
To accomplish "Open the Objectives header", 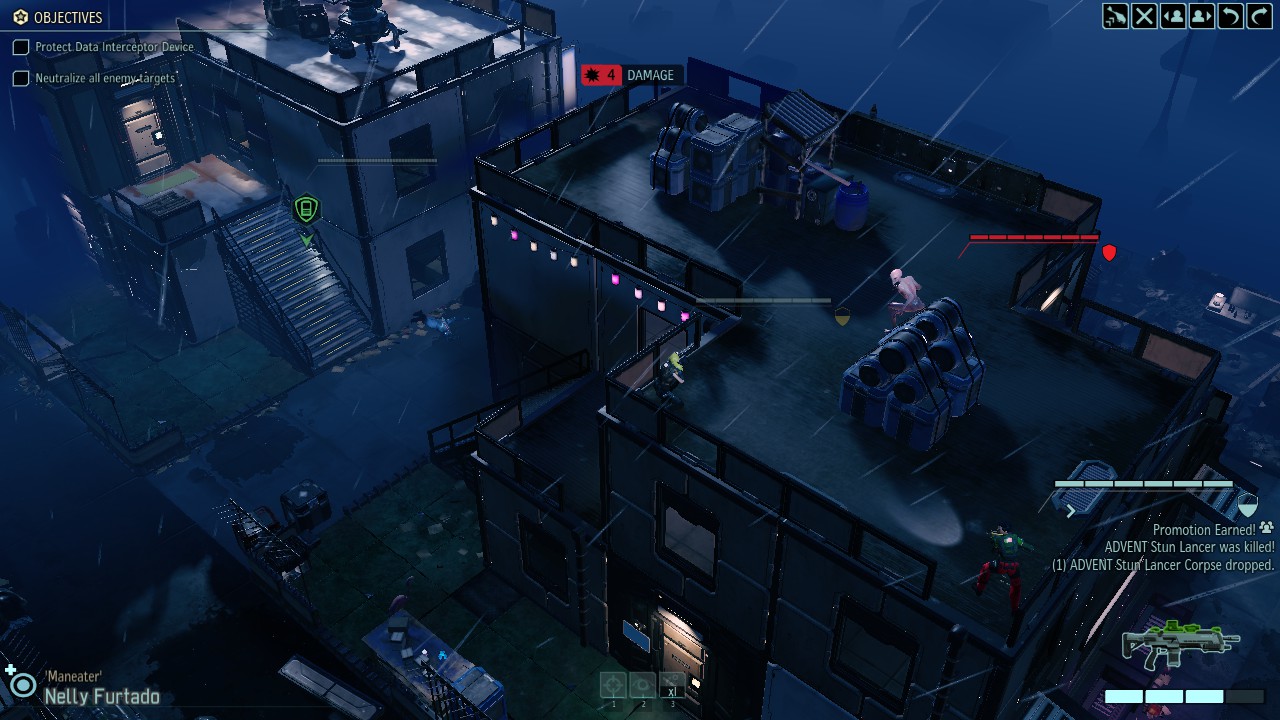I will [58, 17].
